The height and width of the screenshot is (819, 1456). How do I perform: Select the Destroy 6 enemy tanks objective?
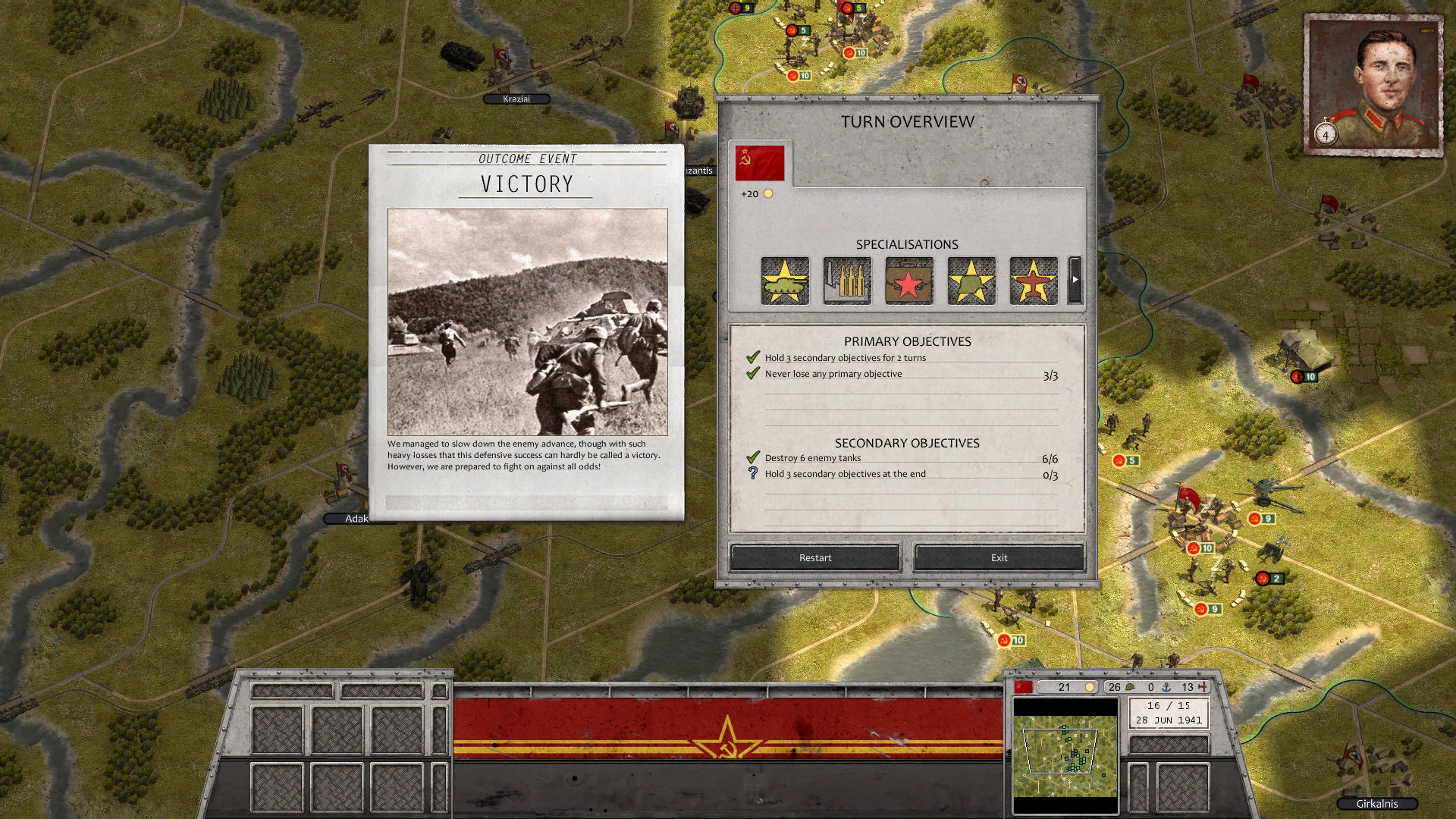click(813, 458)
